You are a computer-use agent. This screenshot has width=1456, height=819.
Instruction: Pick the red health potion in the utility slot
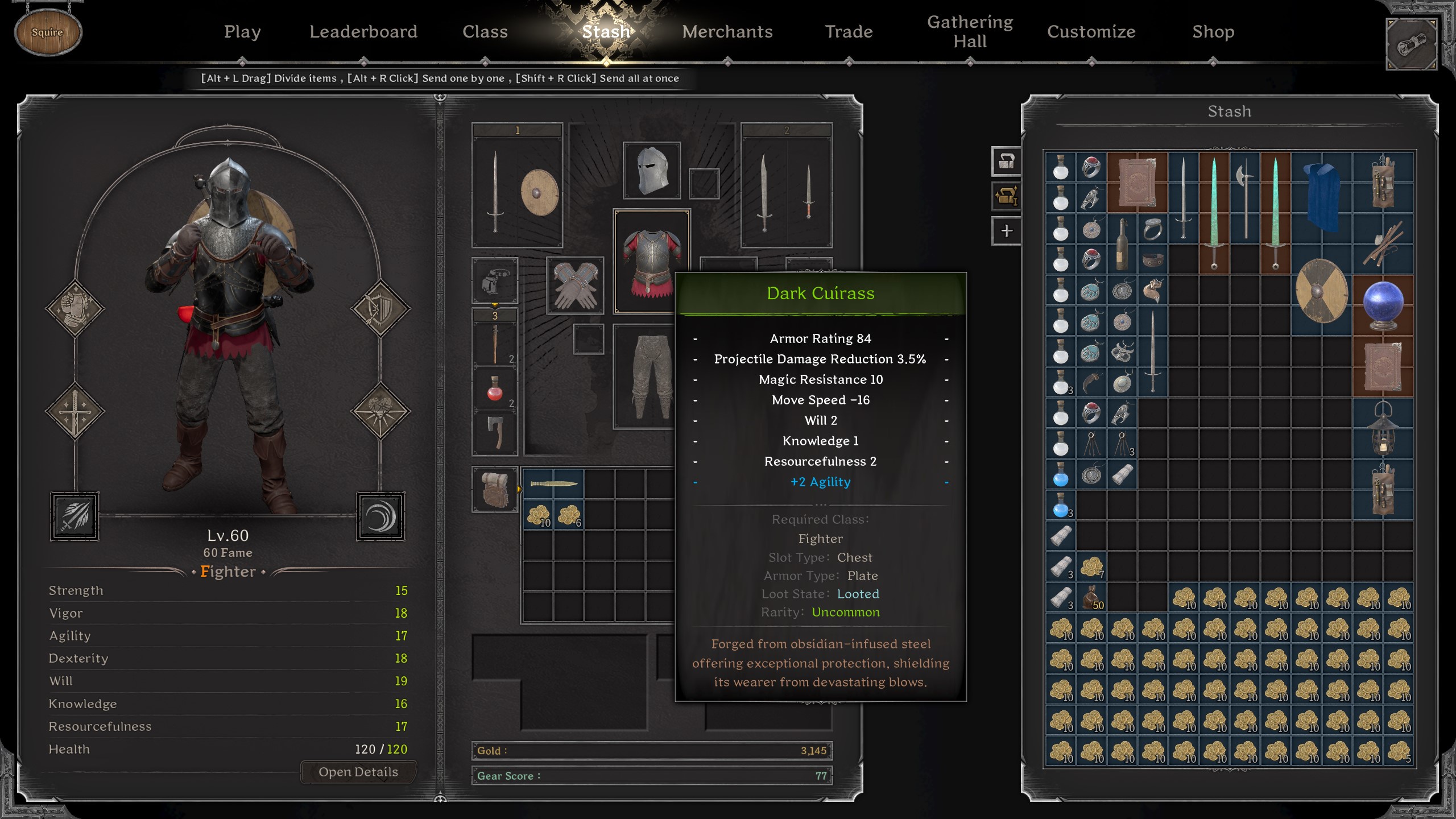(495, 390)
